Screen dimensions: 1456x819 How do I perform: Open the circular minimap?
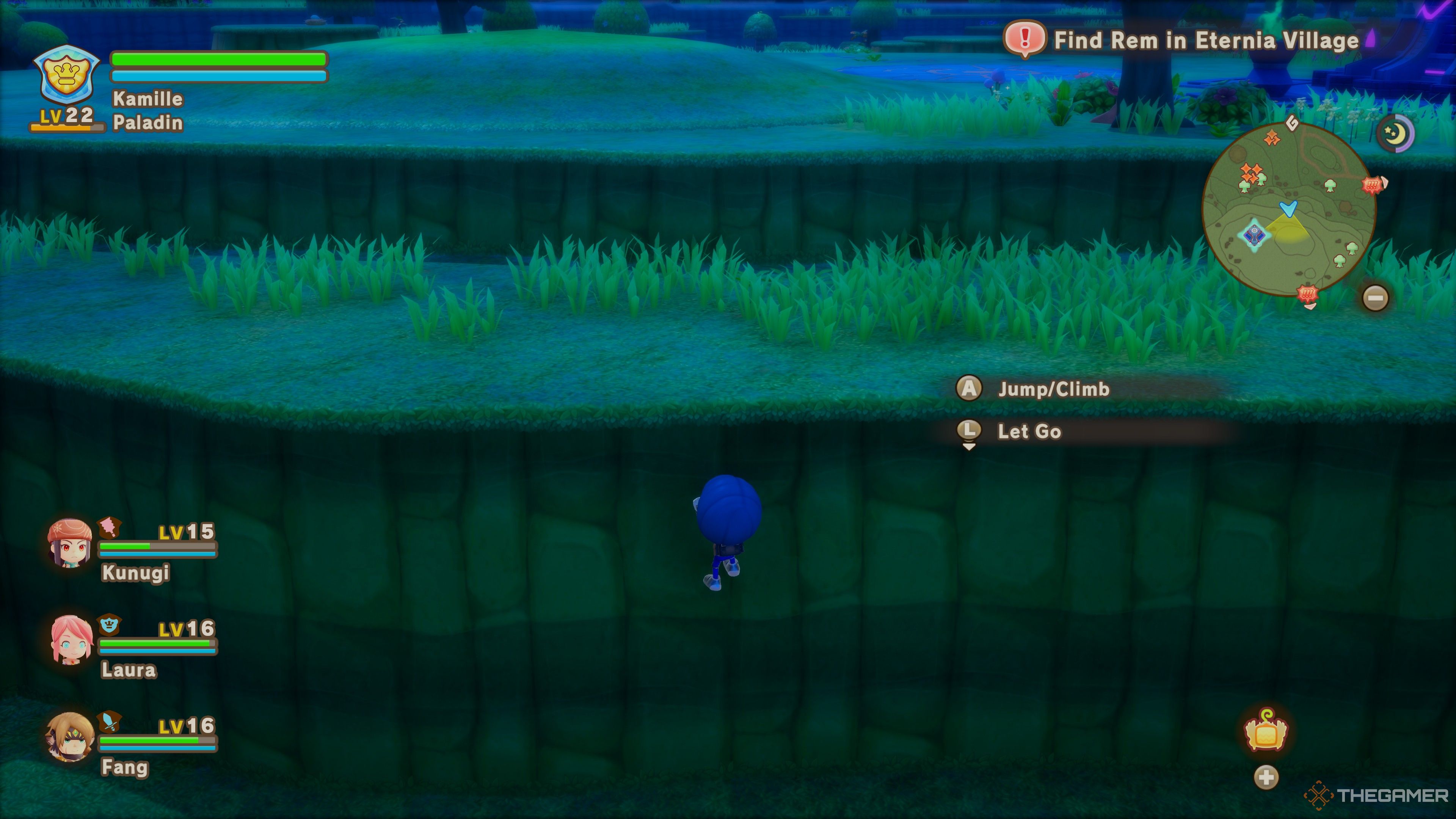[x=1289, y=210]
